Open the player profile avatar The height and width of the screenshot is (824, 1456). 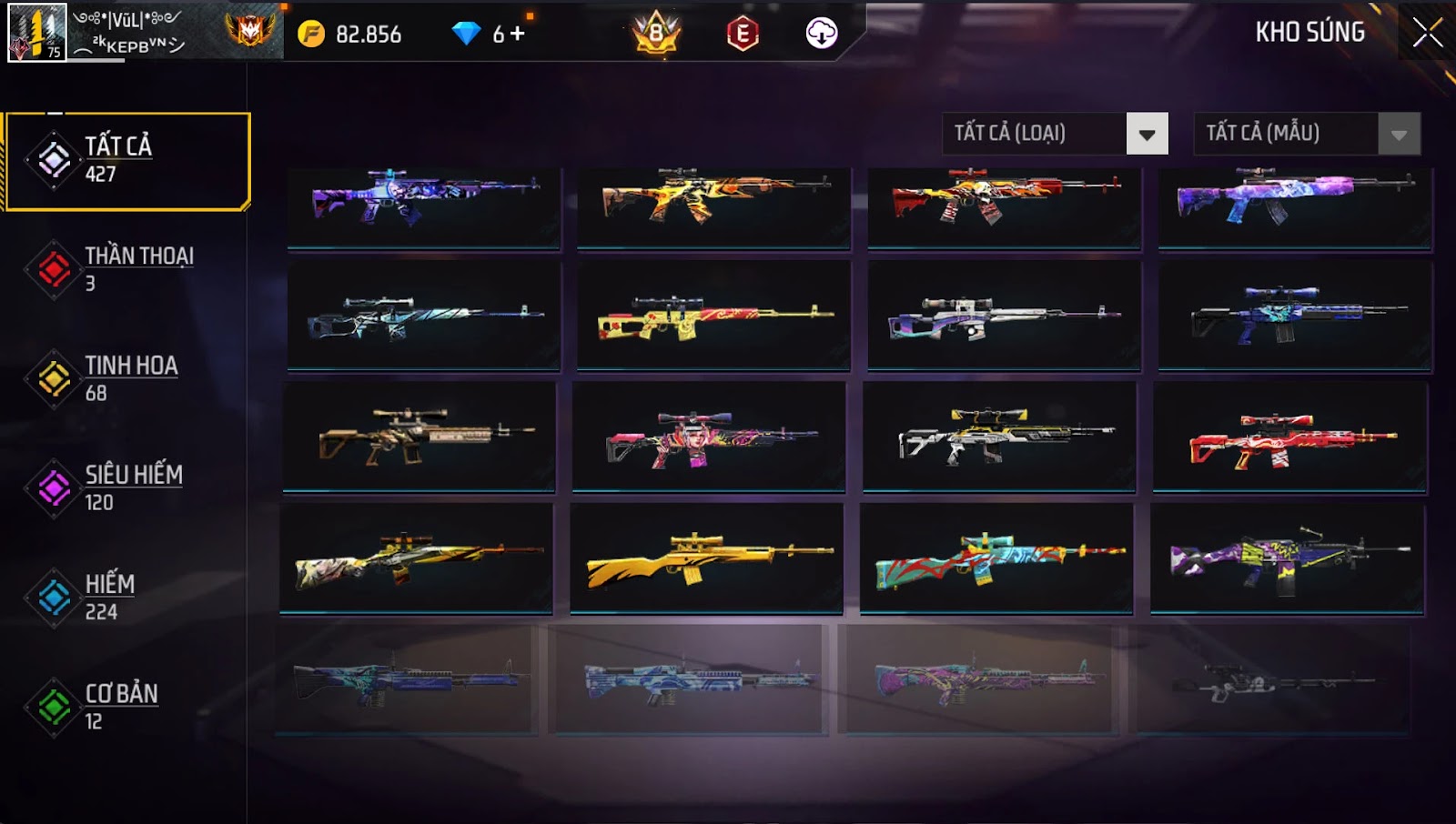(x=36, y=32)
